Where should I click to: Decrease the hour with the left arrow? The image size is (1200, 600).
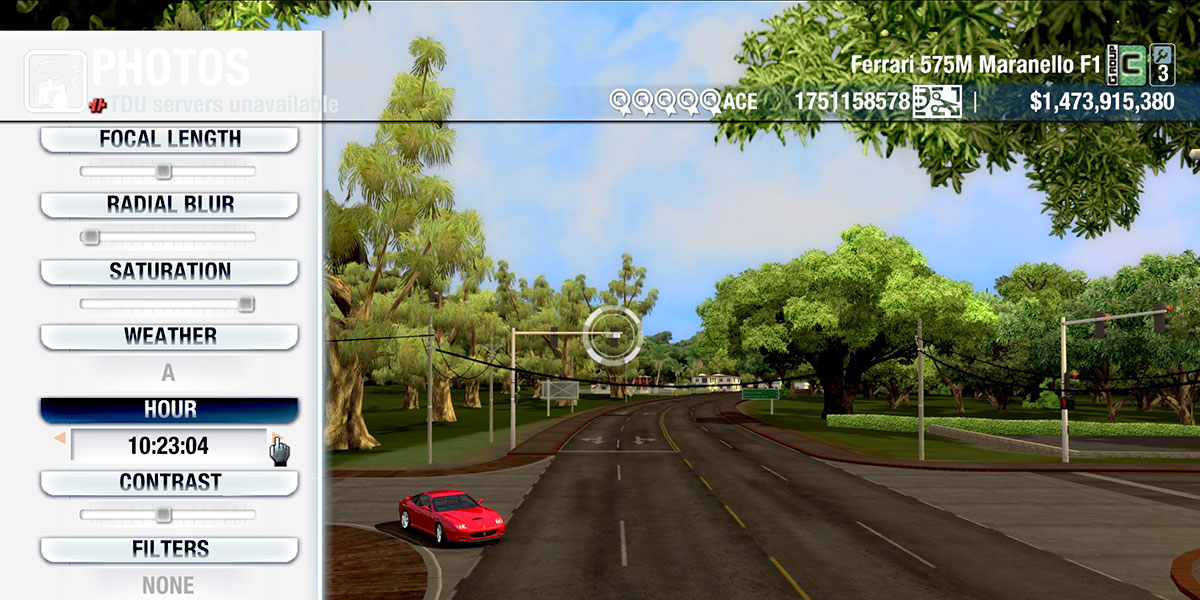(x=60, y=439)
